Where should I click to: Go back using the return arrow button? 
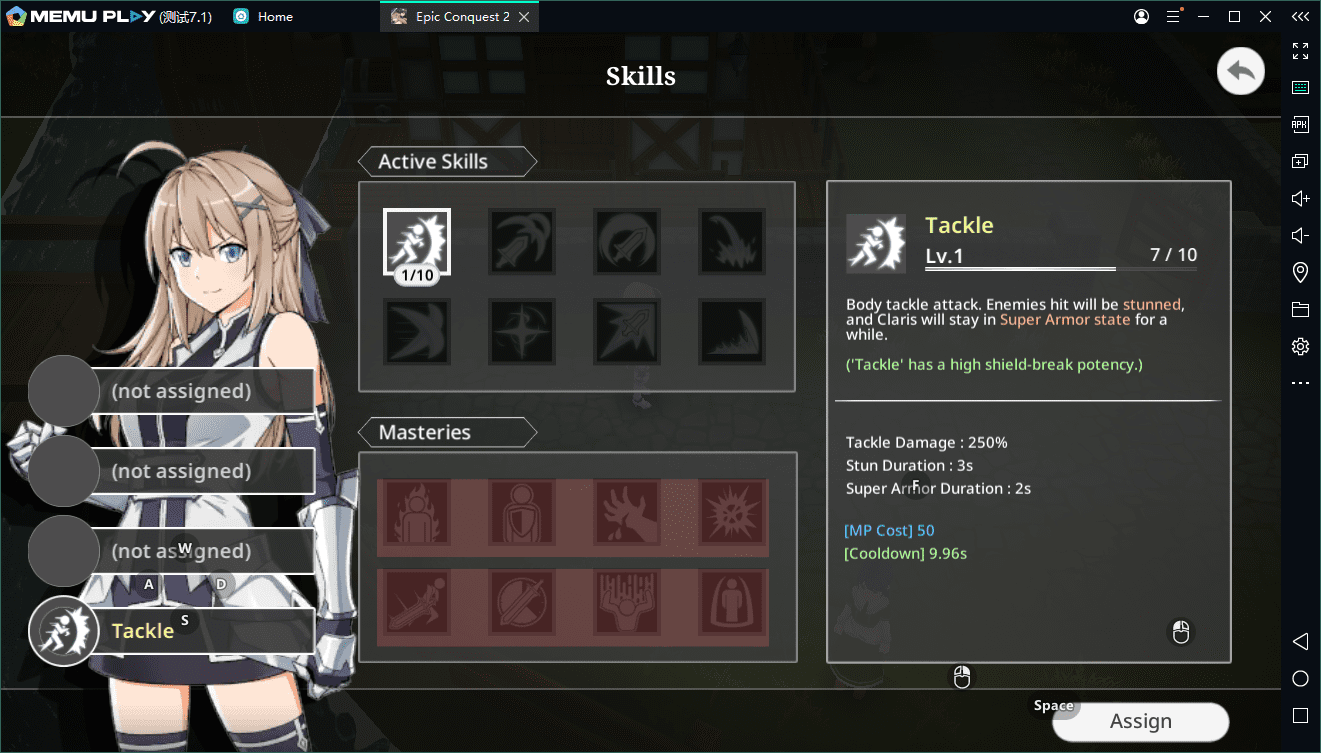pyautogui.click(x=1240, y=72)
